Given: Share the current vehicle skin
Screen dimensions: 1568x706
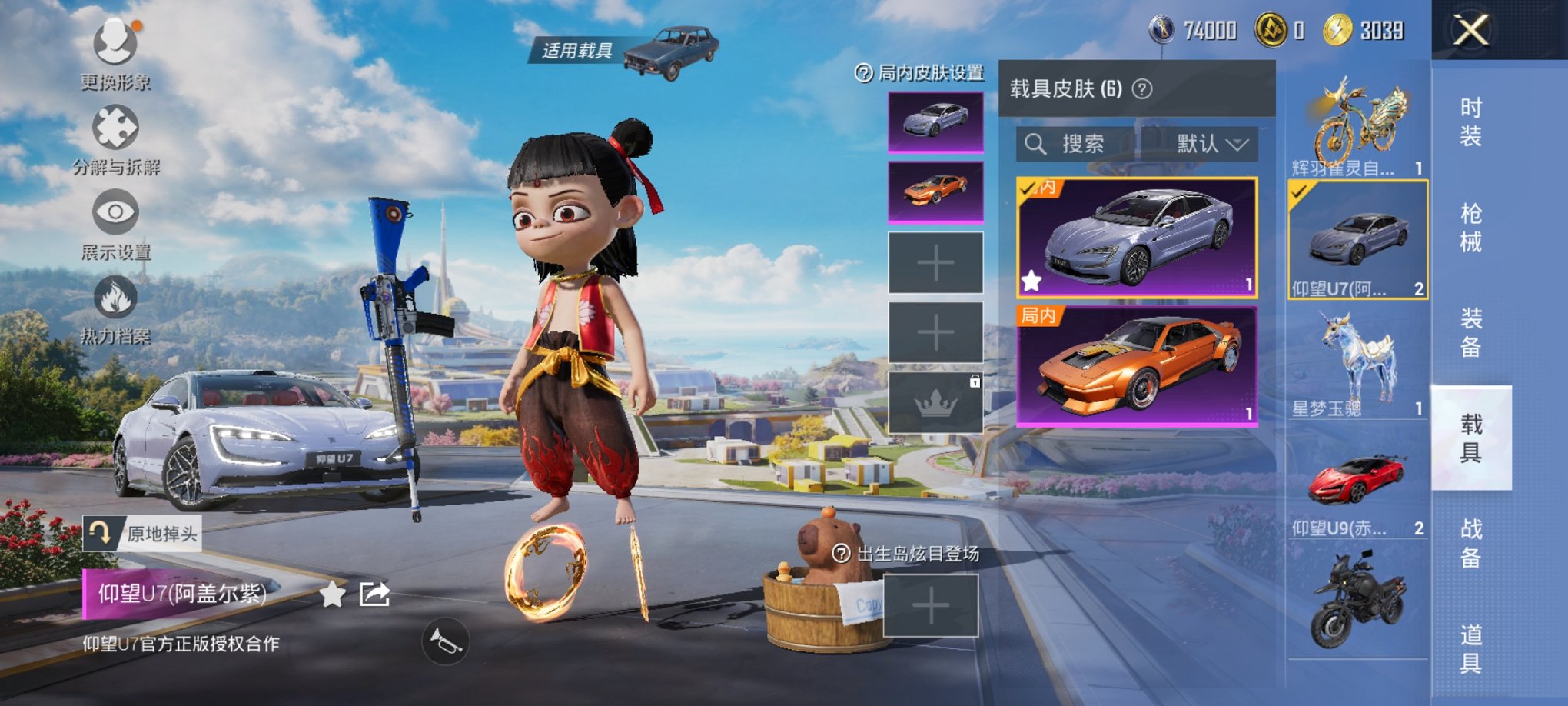Looking at the screenshot, I should pyautogui.click(x=374, y=594).
